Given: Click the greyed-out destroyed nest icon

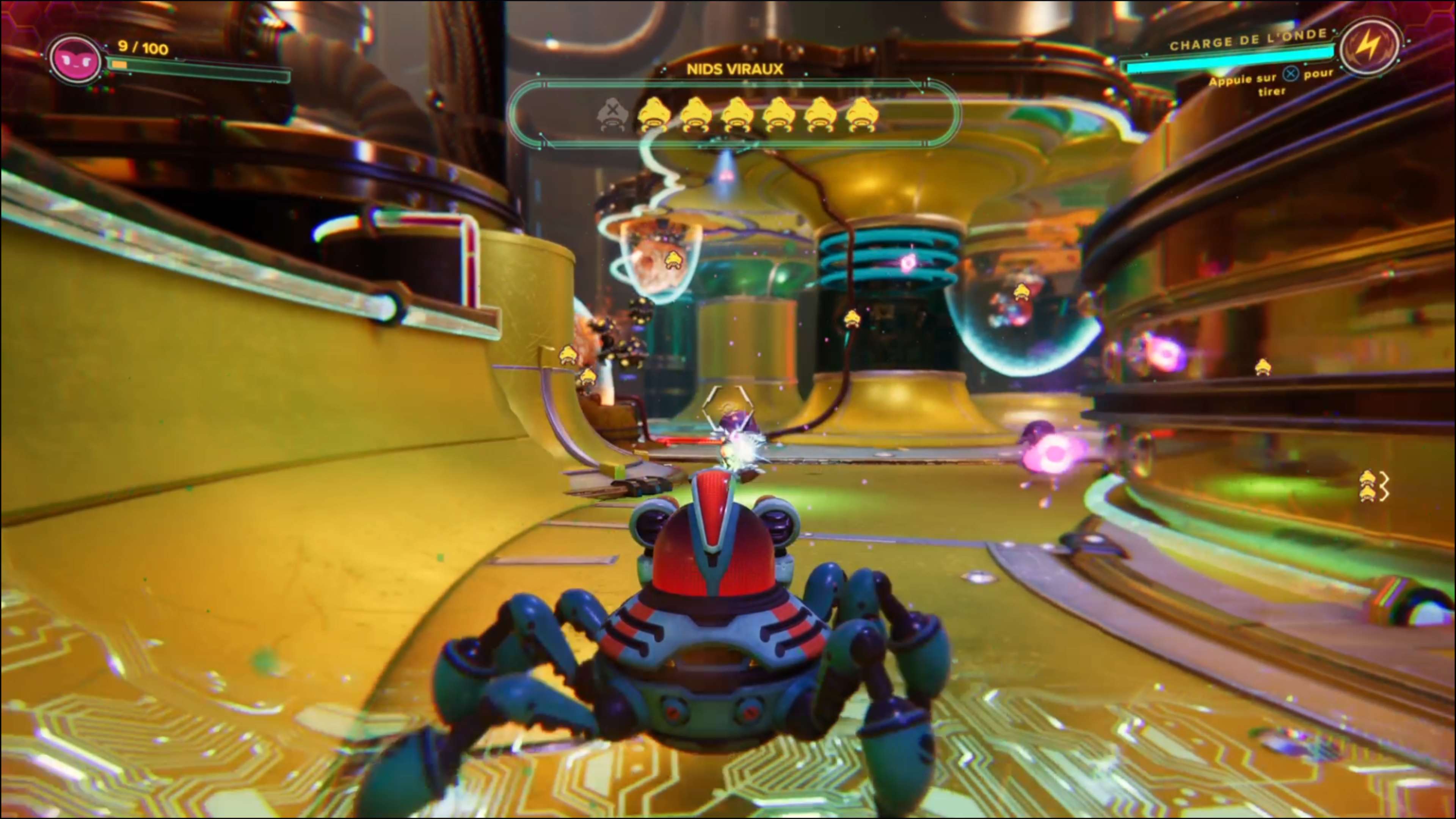Looking at the screenshot, I should coord(612,114).
